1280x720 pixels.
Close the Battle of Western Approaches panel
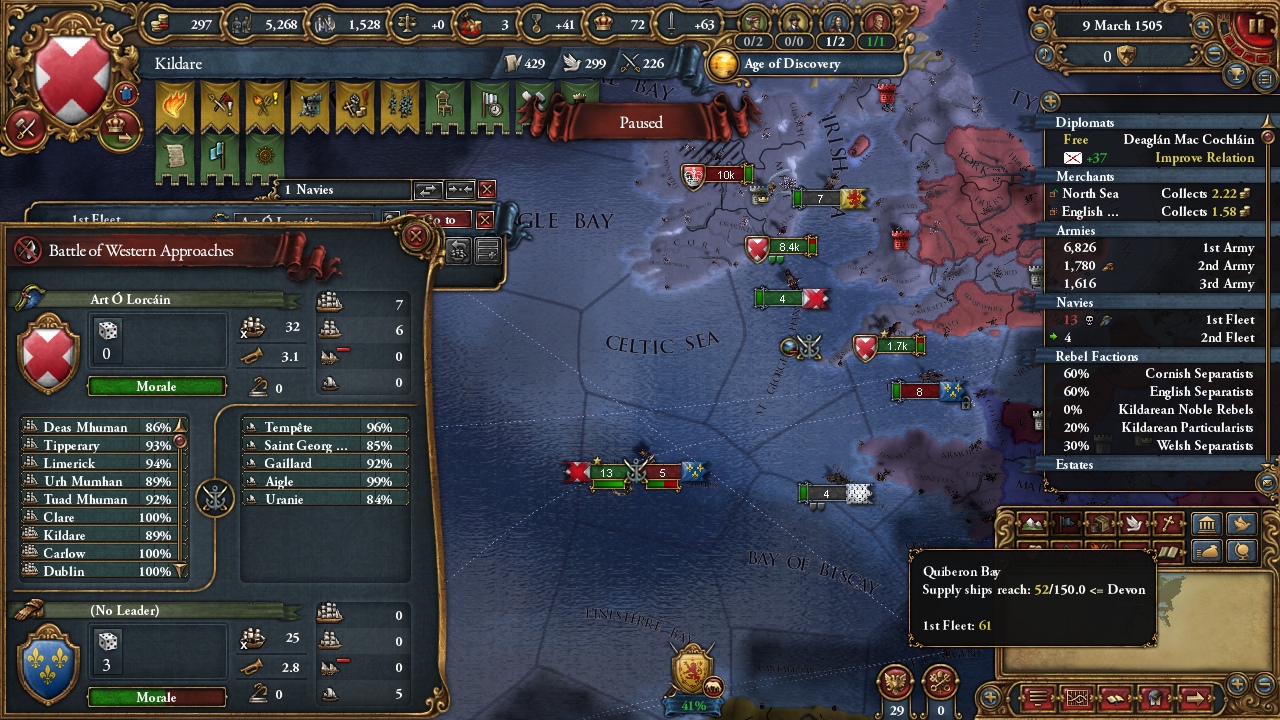pos(416,237)
